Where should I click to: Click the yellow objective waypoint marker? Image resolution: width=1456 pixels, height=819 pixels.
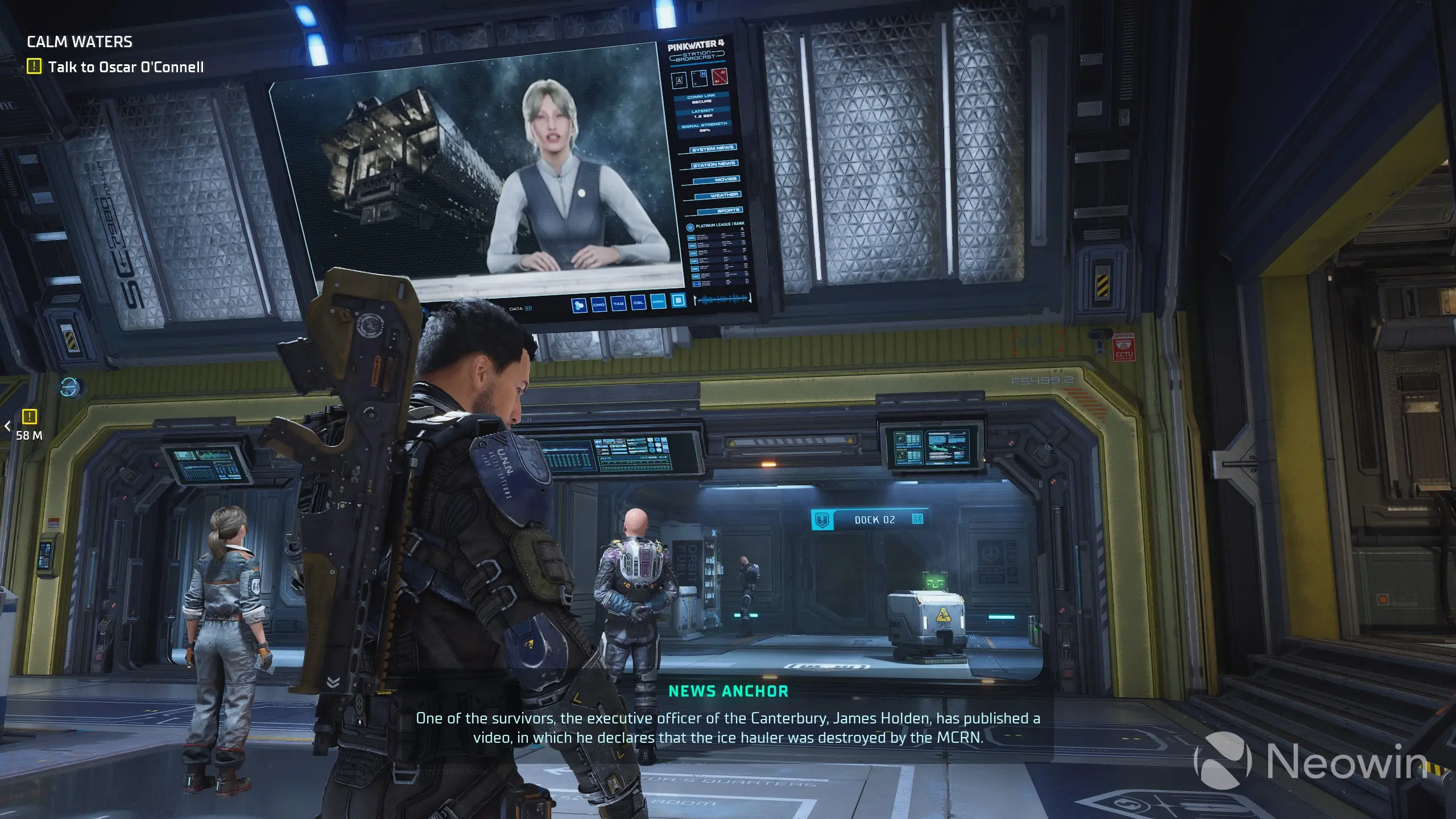click(x=29, y=417)
